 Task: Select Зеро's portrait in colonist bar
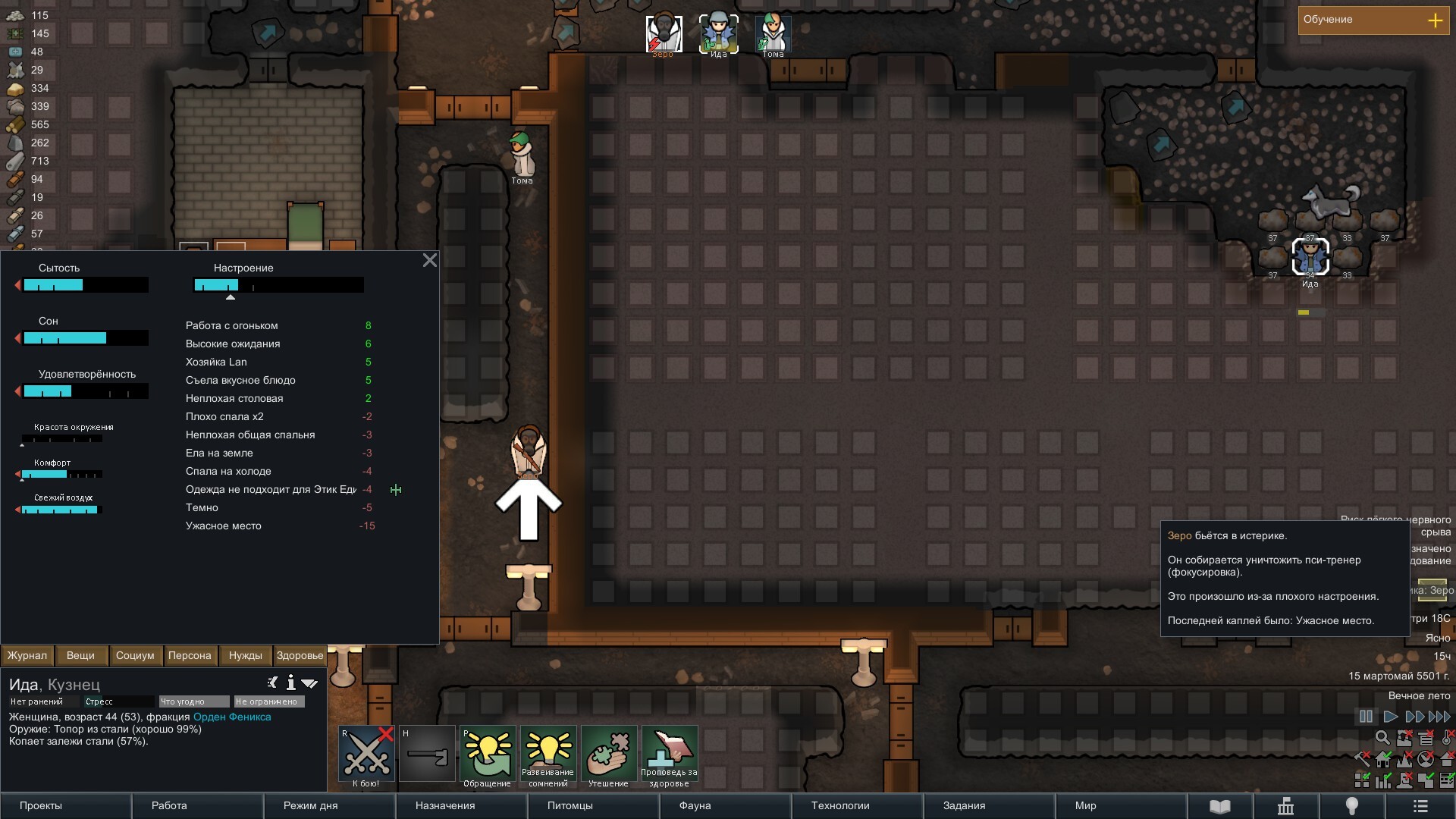[x=664, y=34]
